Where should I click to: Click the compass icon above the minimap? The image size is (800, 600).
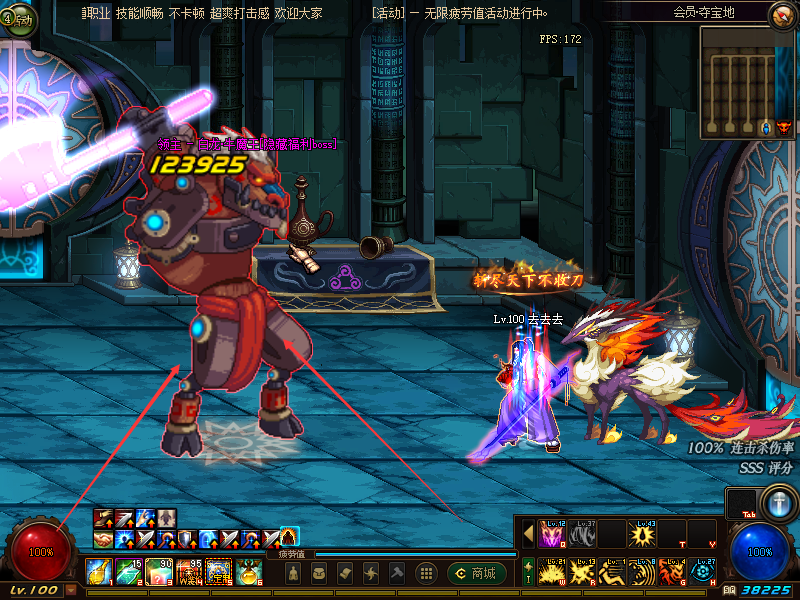click(782, 14)
